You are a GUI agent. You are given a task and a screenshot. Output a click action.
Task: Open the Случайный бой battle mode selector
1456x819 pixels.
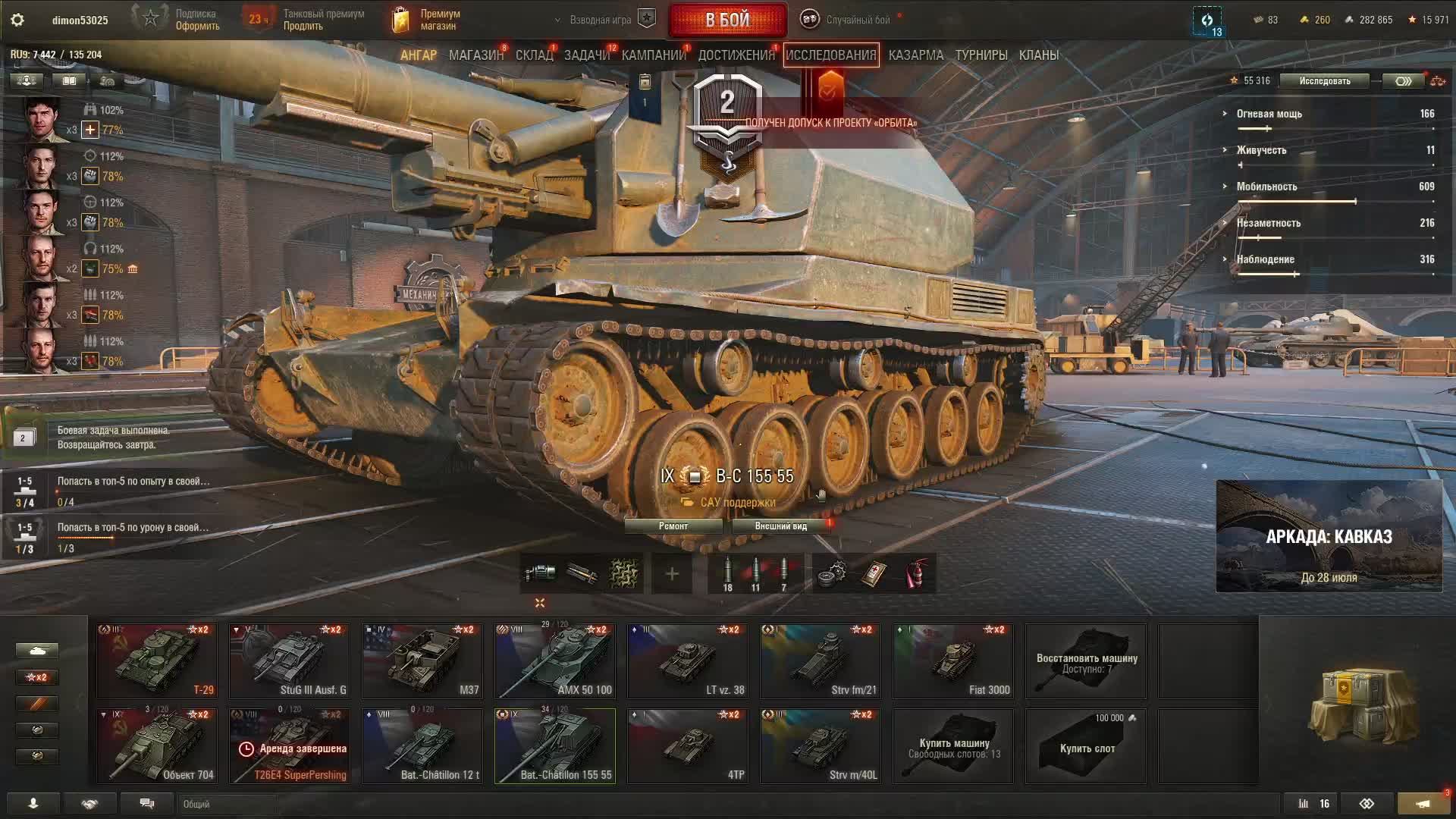[848, 20]
